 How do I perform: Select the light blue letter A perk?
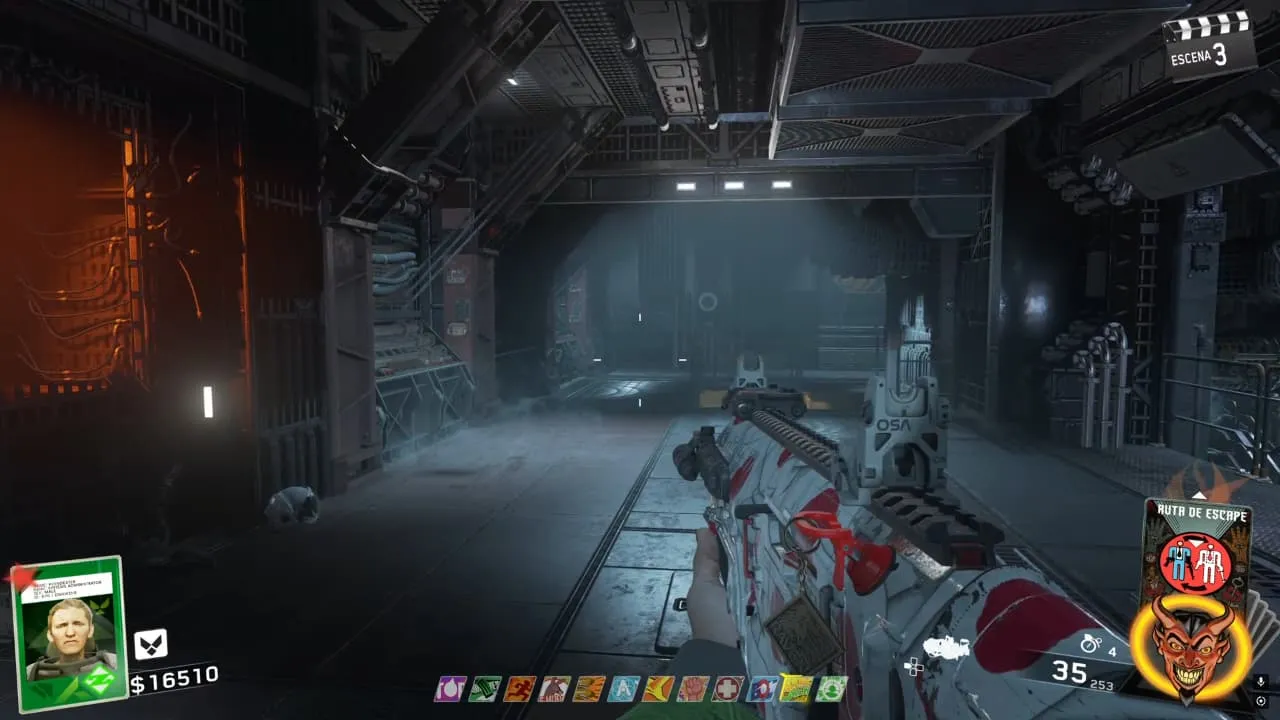point(623,688)
